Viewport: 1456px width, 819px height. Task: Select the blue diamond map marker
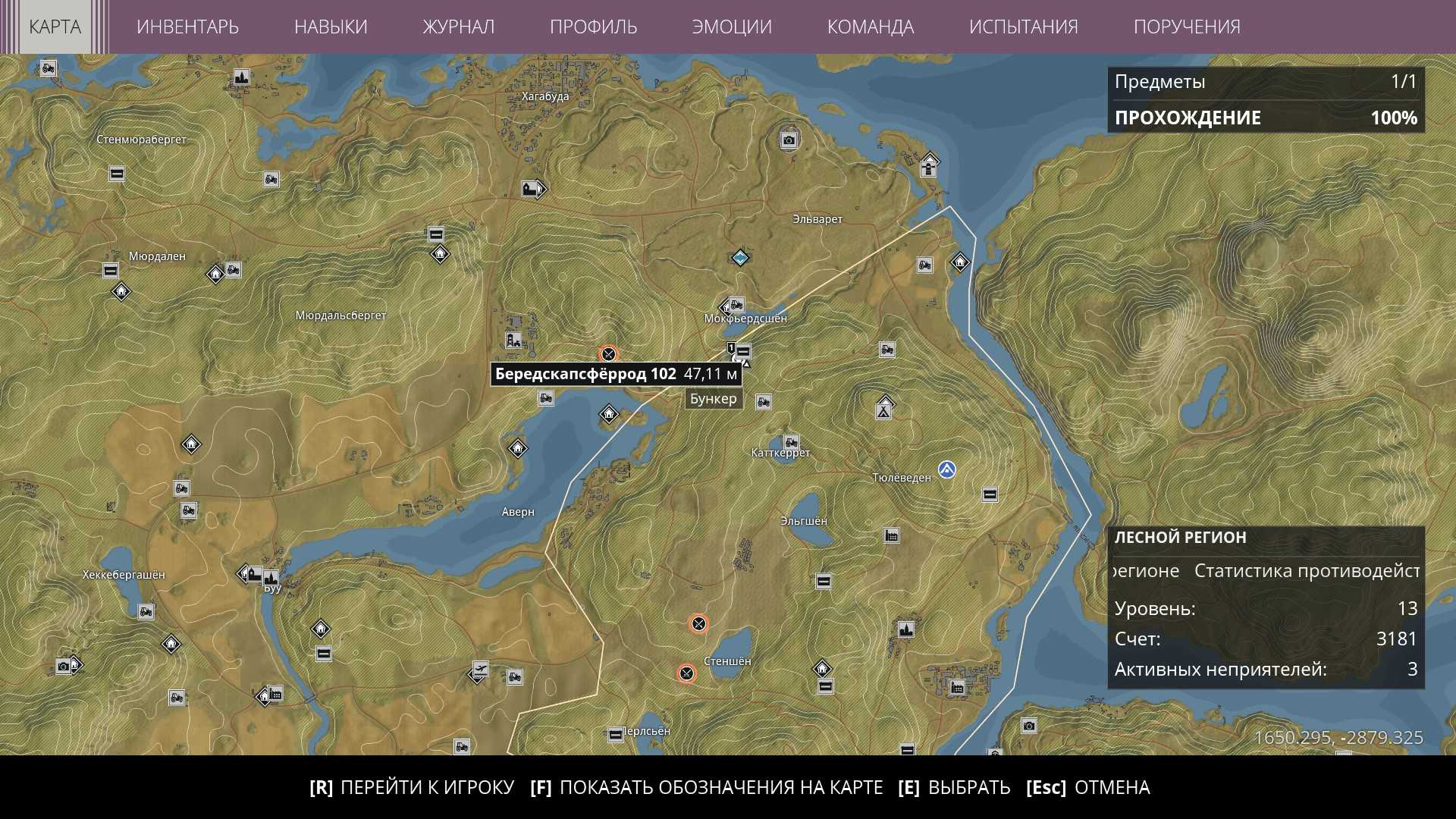[740, 258]
